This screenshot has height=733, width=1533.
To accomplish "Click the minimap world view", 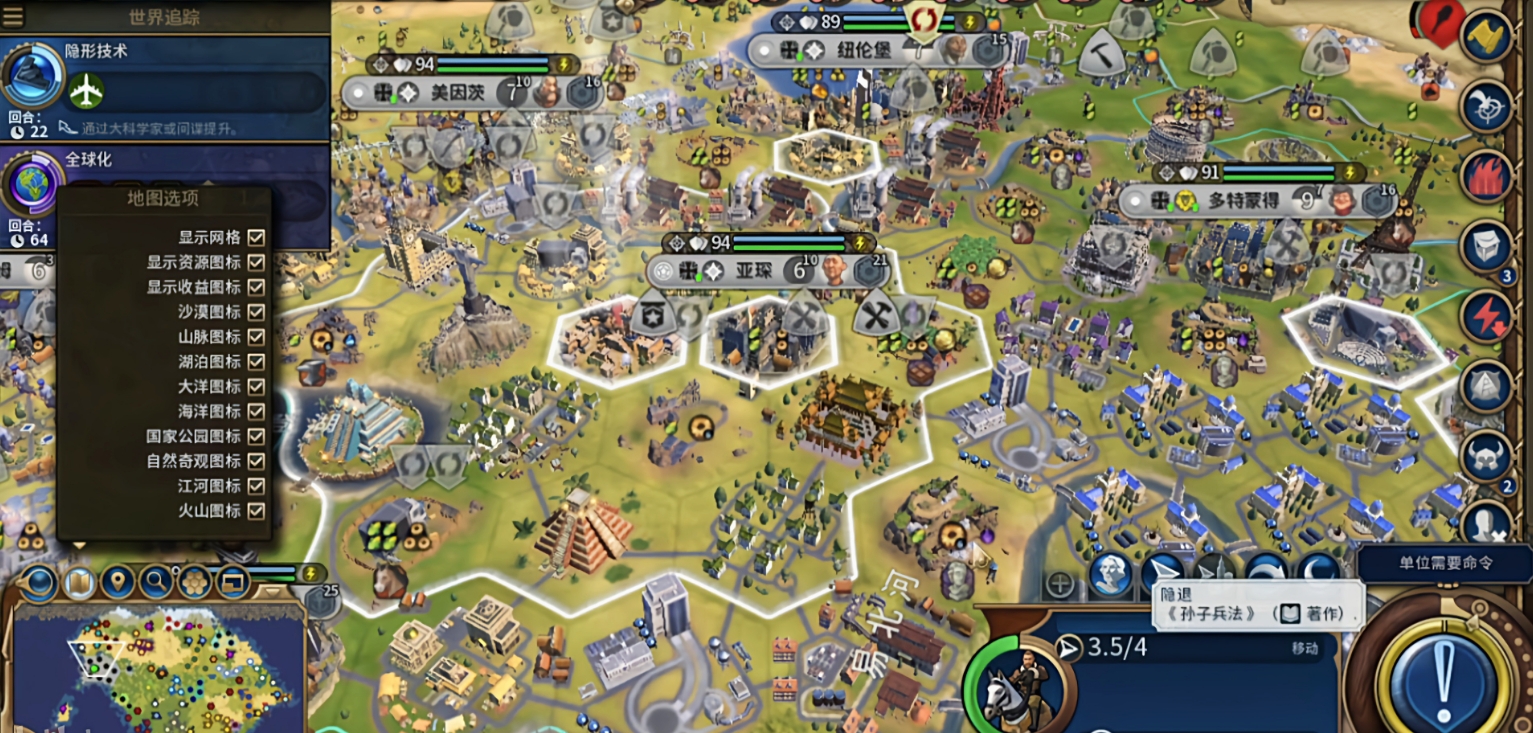I will pos(158,665).
